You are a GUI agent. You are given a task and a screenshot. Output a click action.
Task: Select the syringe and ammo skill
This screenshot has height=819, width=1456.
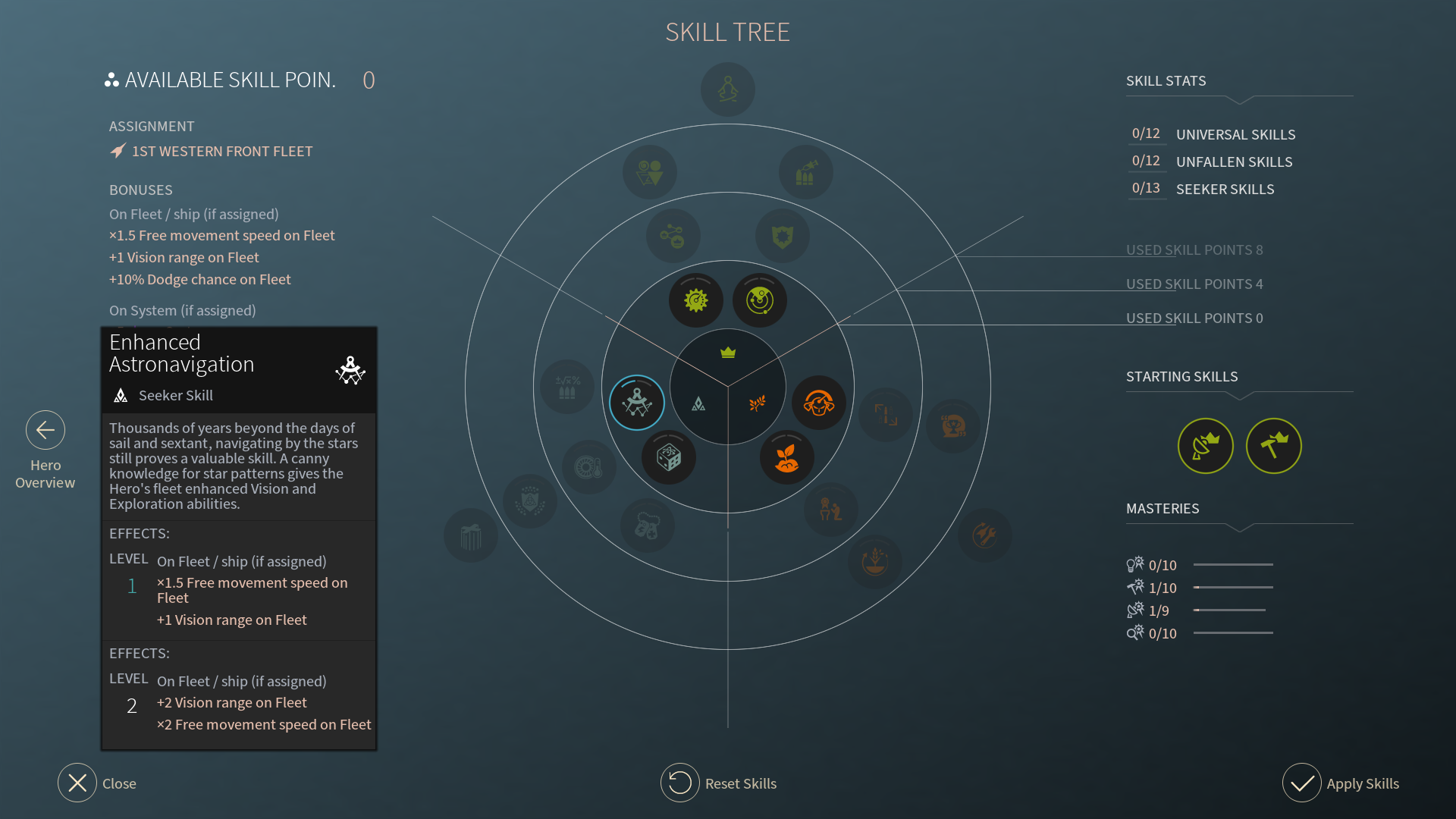click(805, 173)
